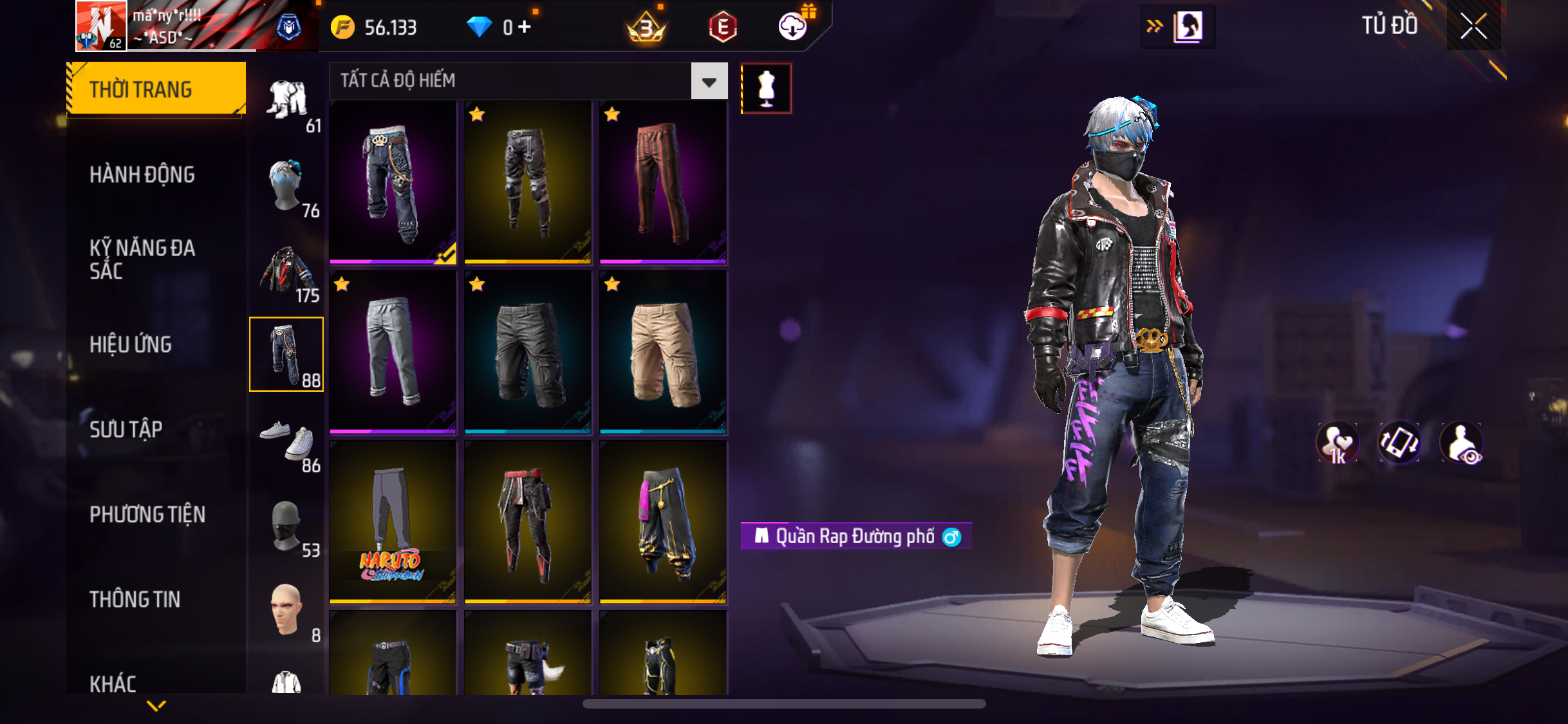1568x724 pixels.
Task: Tap the heart likes 1k icon
Action: (x=1338, y=443)
